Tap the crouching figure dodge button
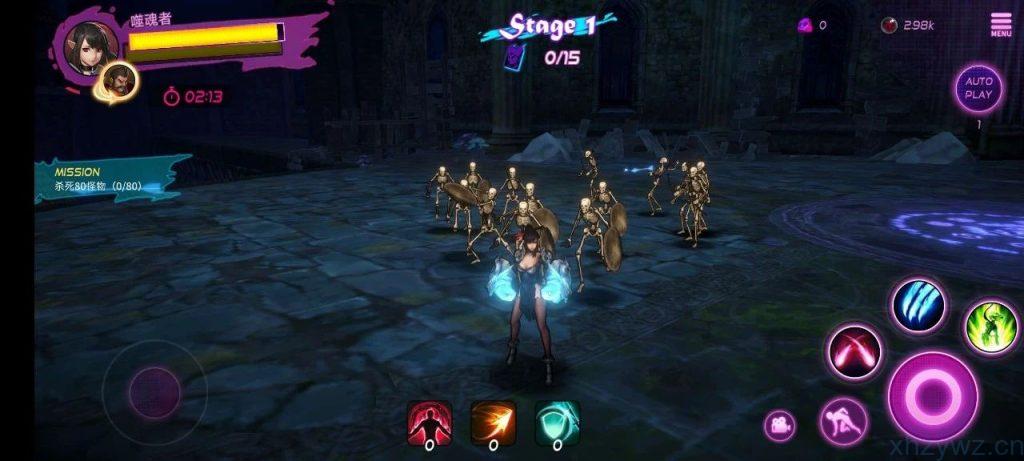1024x461 pixels. point(843,420)
